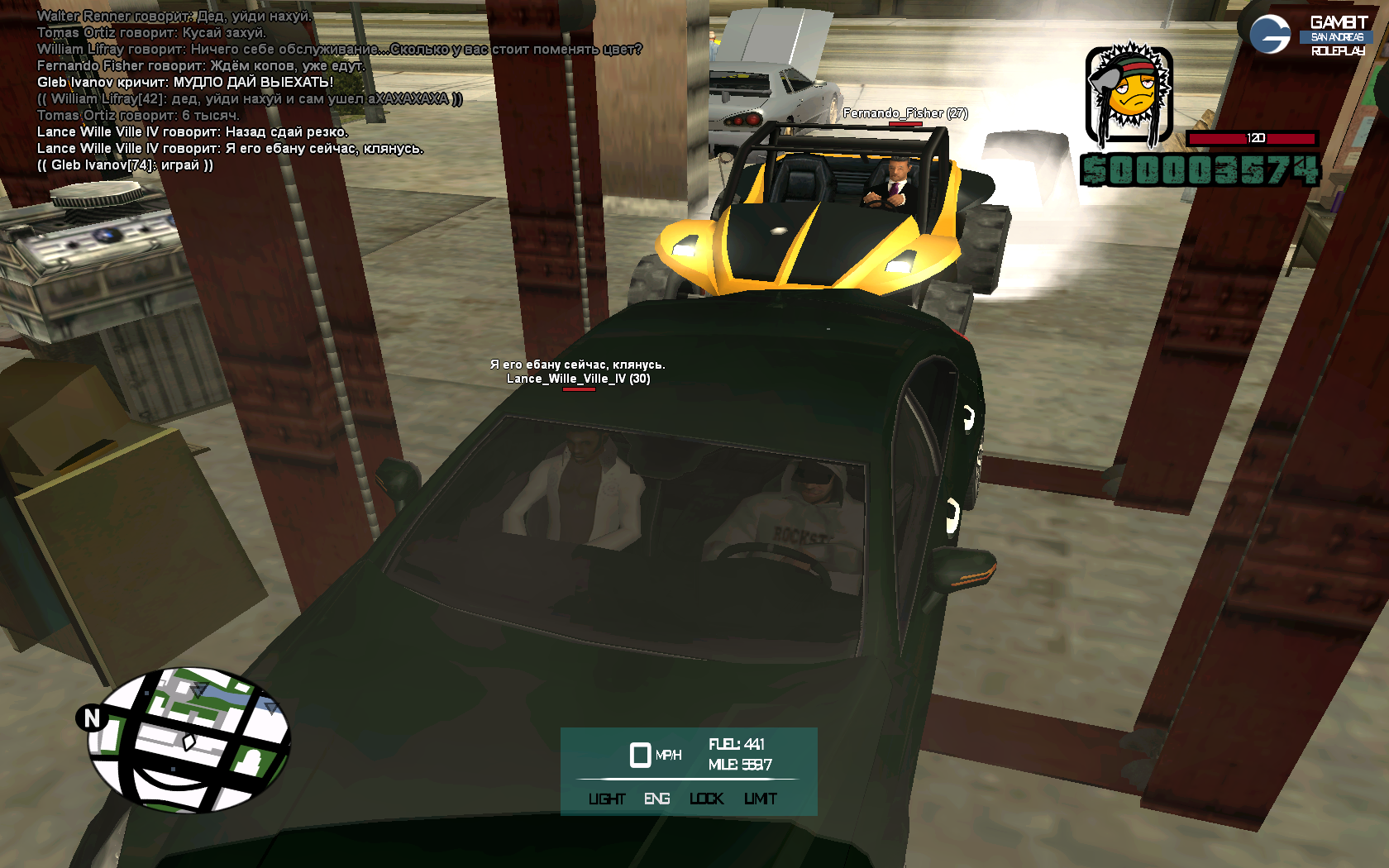
Task: Select the weapon slot emoji face icon
Action: coord(1129,95)
